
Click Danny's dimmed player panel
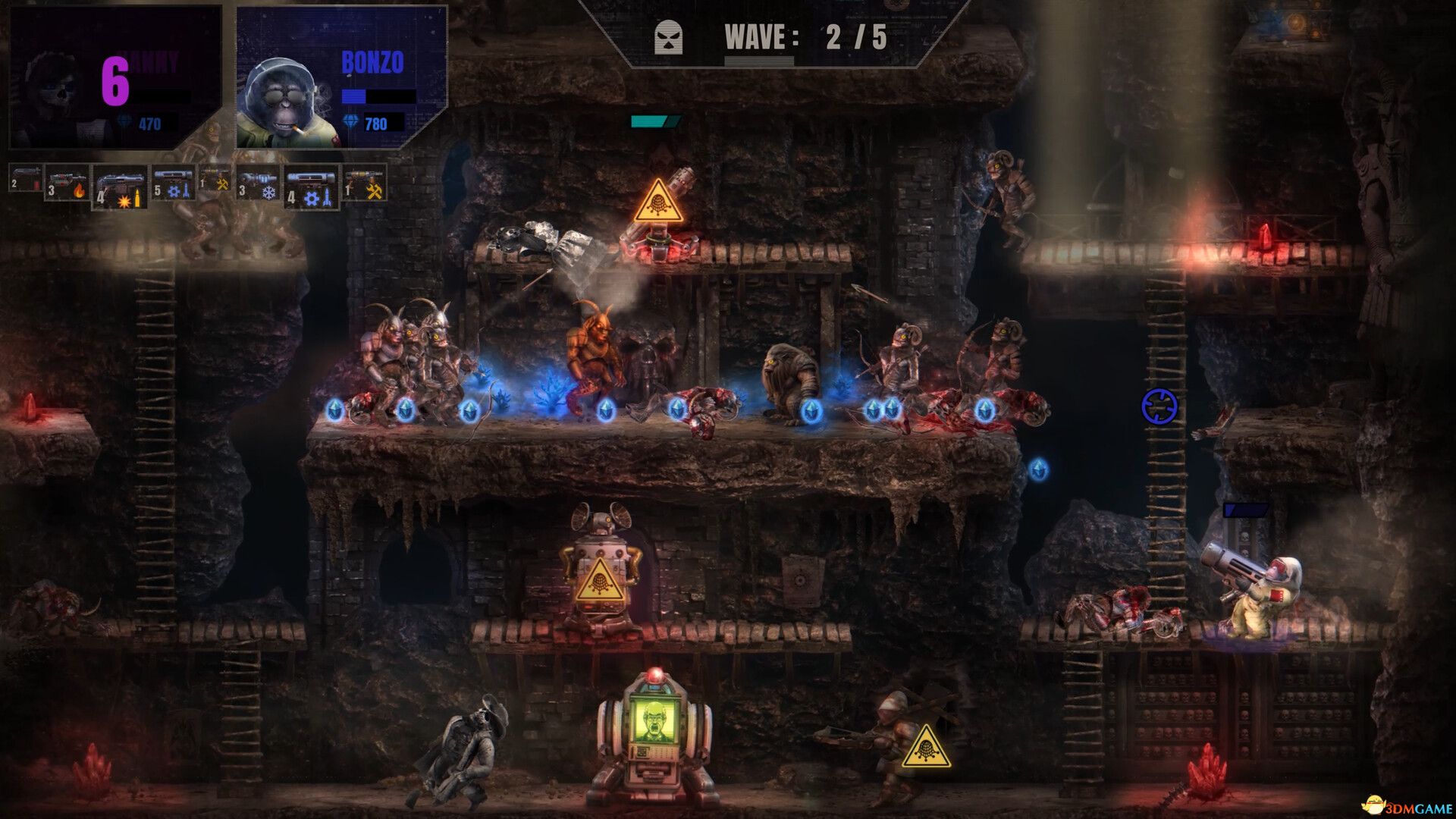115,77
